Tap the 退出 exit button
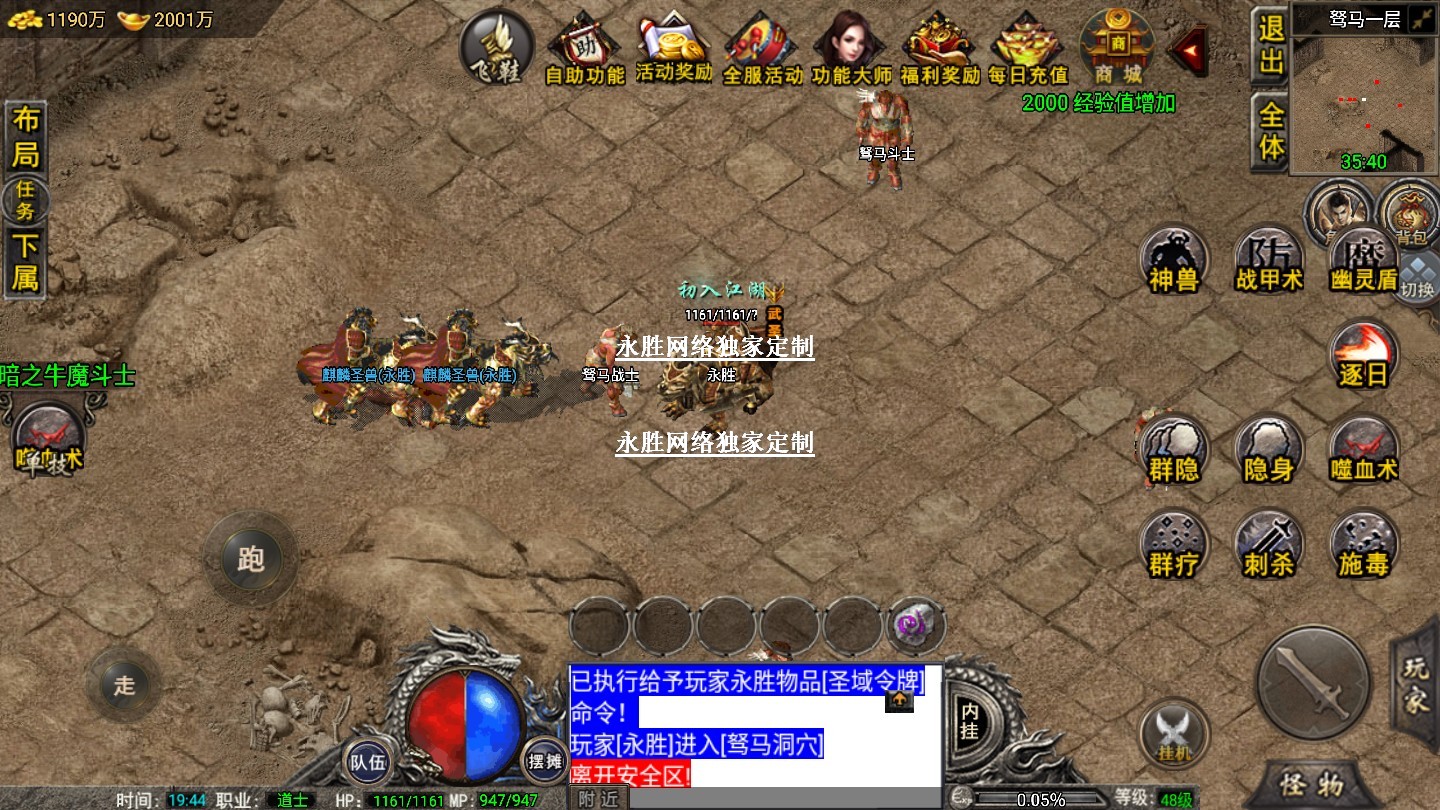Viewport: 1440px width, 810px height. [1270, 45]
